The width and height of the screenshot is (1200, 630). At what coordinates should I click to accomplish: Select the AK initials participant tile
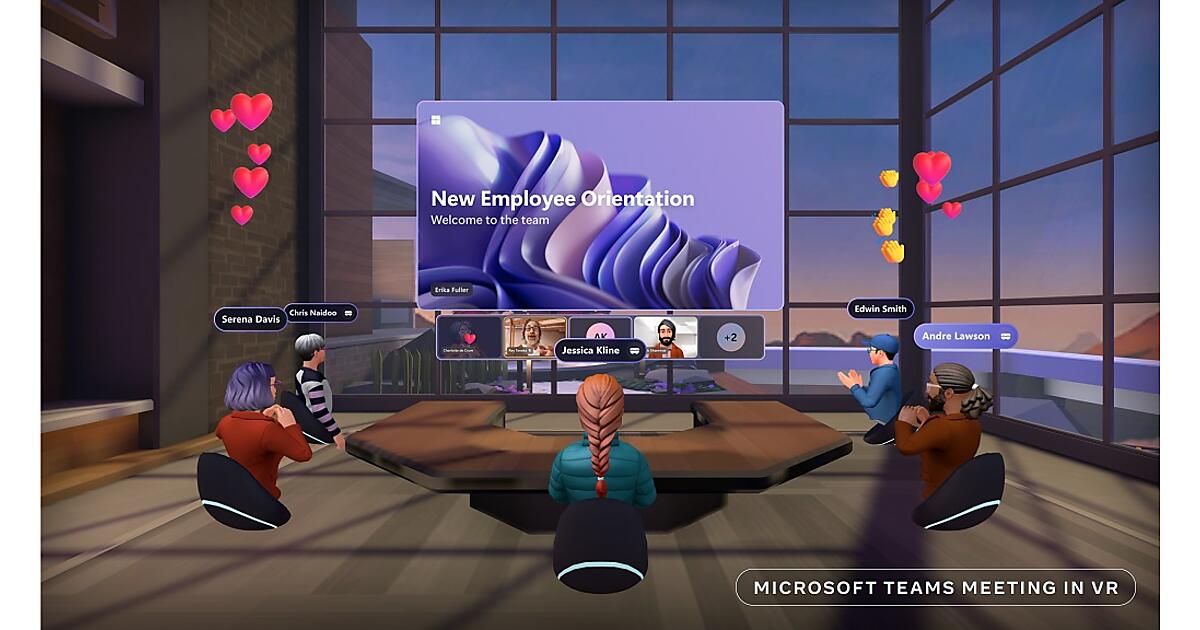(600, 329)
